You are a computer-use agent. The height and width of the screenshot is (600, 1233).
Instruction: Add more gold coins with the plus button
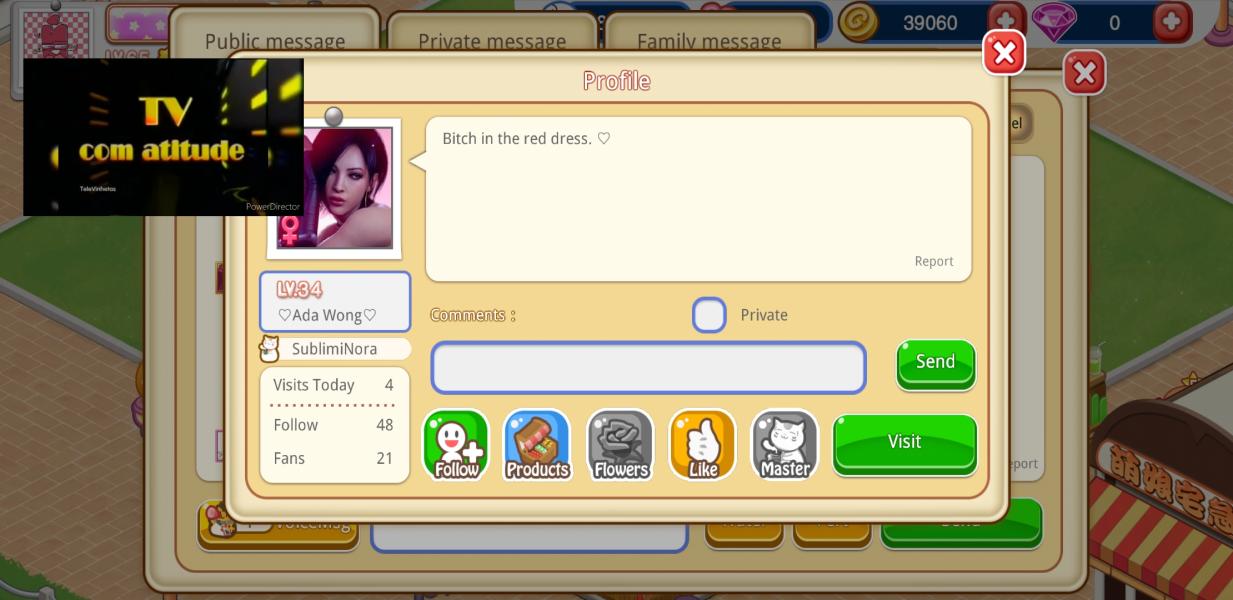(x=1006, y=21)
